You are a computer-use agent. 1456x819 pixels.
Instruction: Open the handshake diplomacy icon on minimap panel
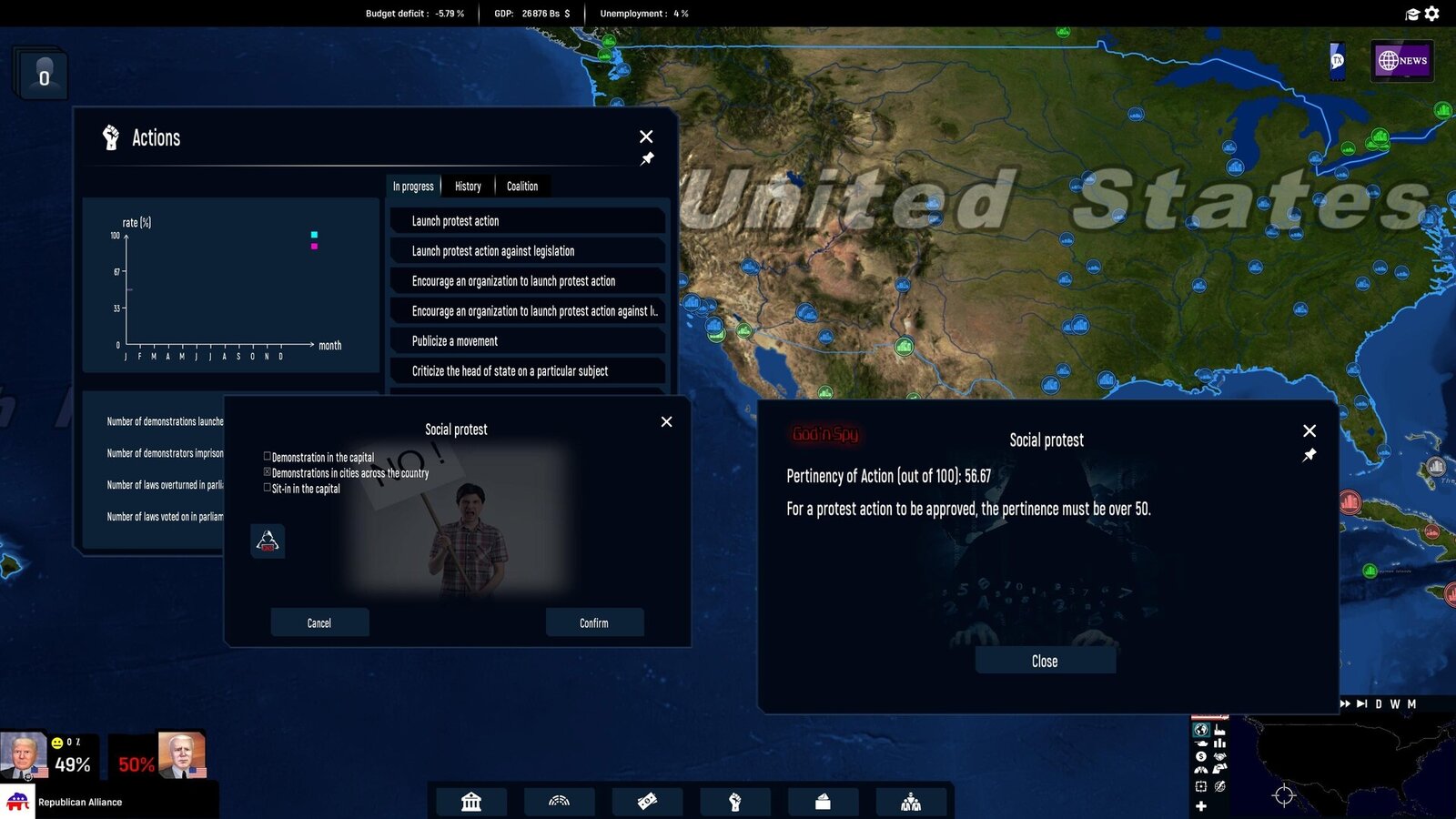pyautogui.click(x=1220, y=756)
